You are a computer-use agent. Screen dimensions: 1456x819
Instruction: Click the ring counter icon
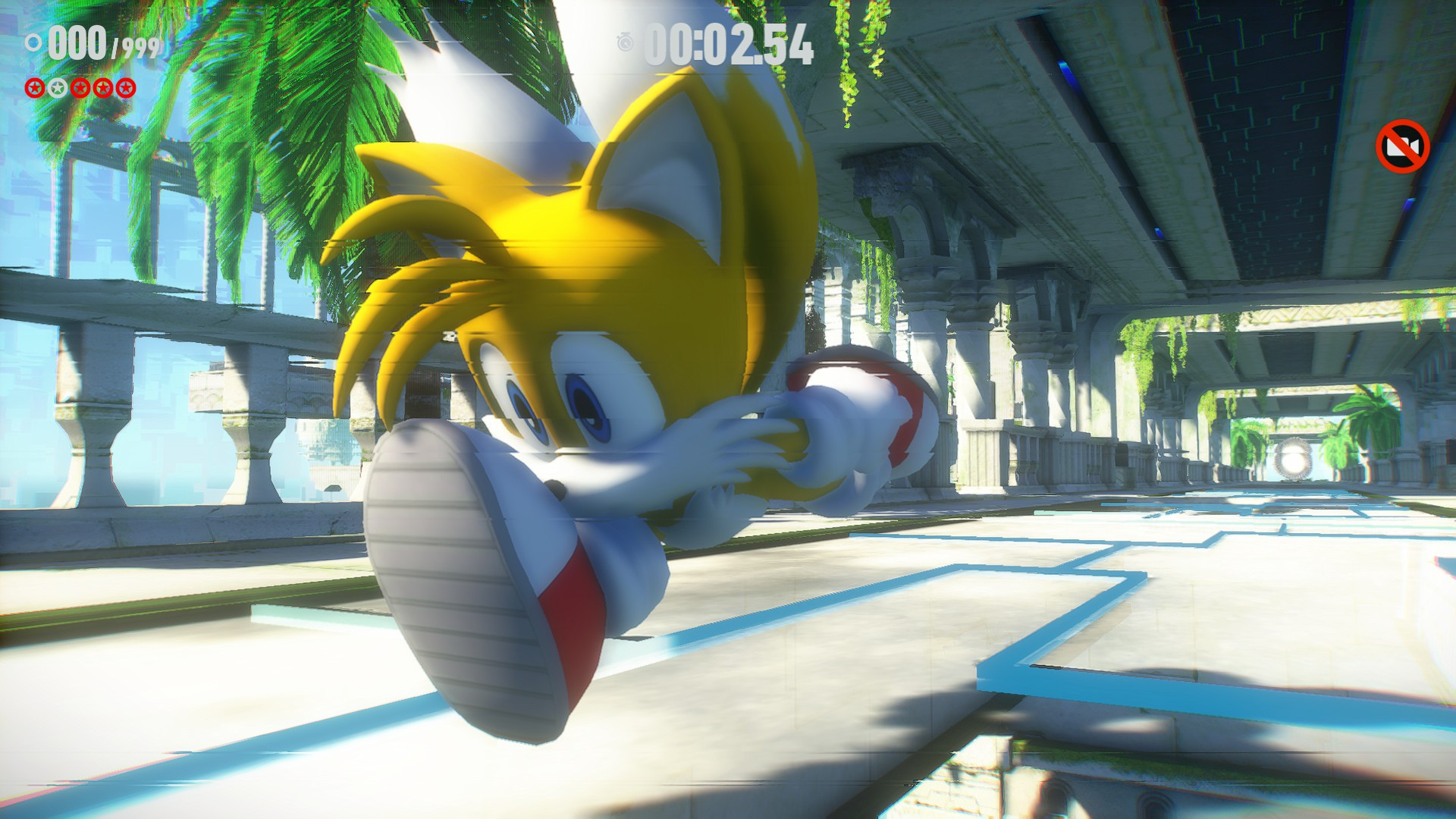coord(33,43)
